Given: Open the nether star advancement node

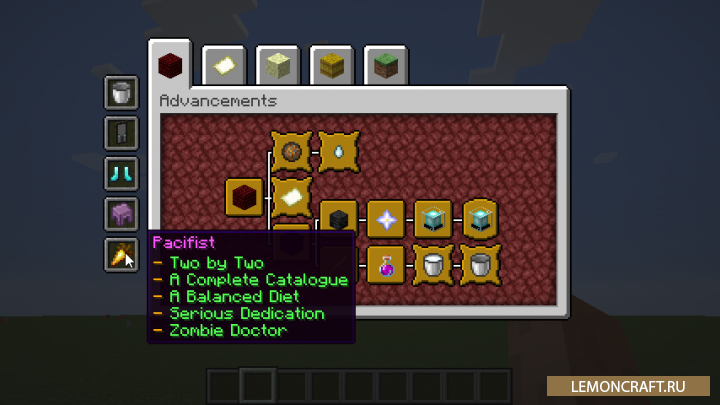Looking at the screenshot, I should [385, 219].
